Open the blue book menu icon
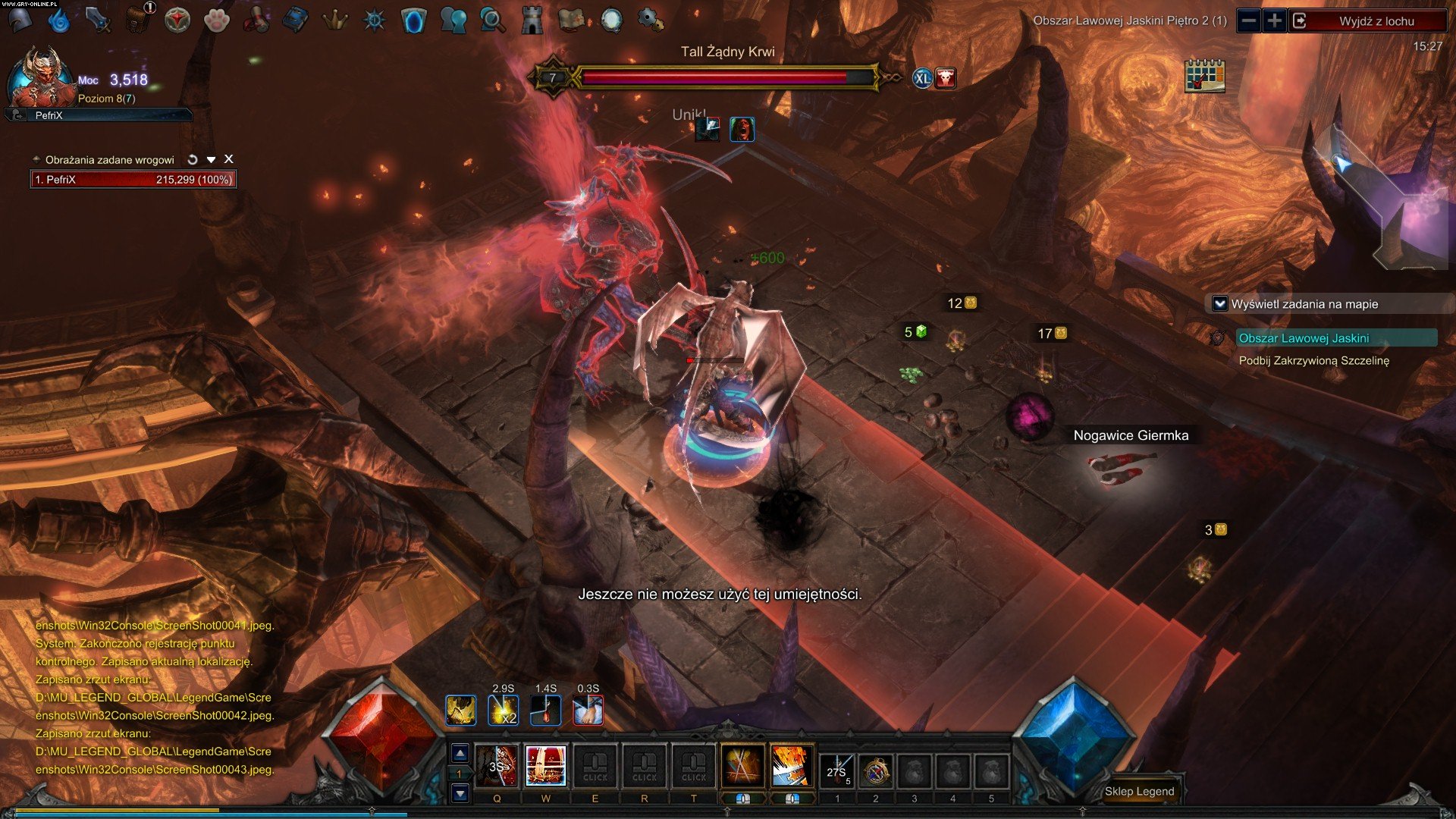 point(295,20)
